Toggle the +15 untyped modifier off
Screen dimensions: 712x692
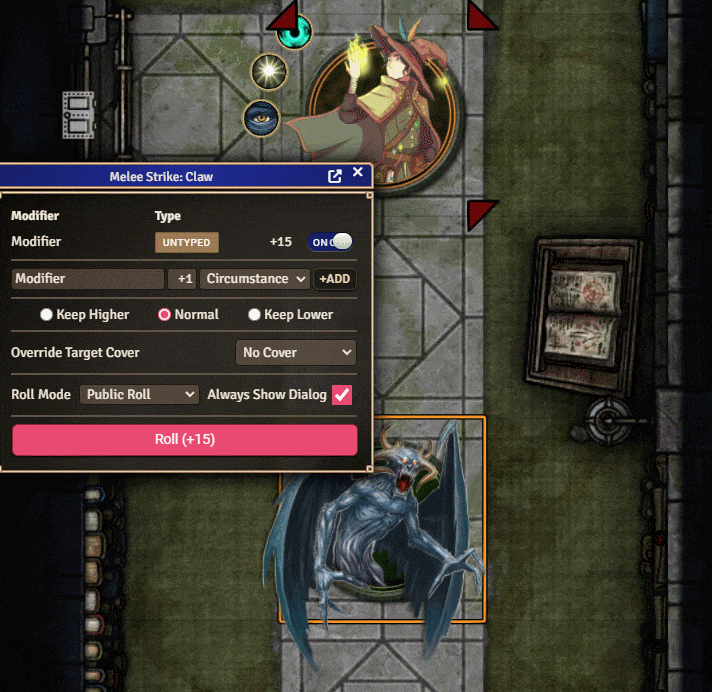point(330,242)
